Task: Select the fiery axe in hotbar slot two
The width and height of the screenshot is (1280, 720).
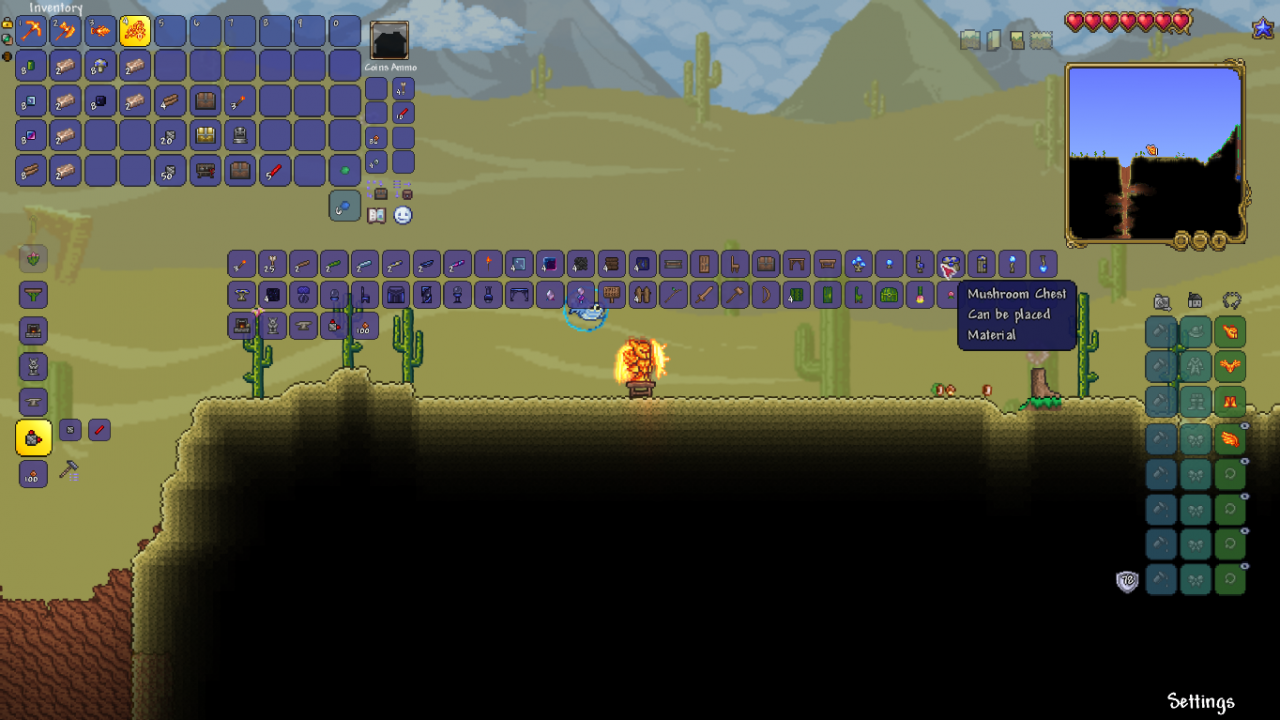Action: click(65, 30)
